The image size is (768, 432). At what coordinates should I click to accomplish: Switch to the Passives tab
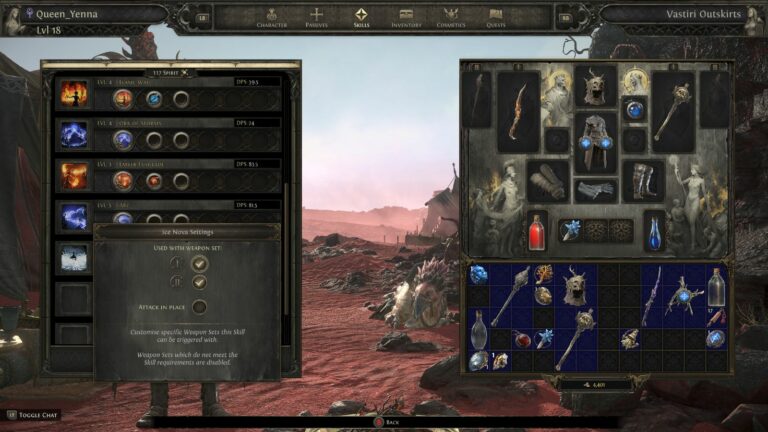(316, 16)
